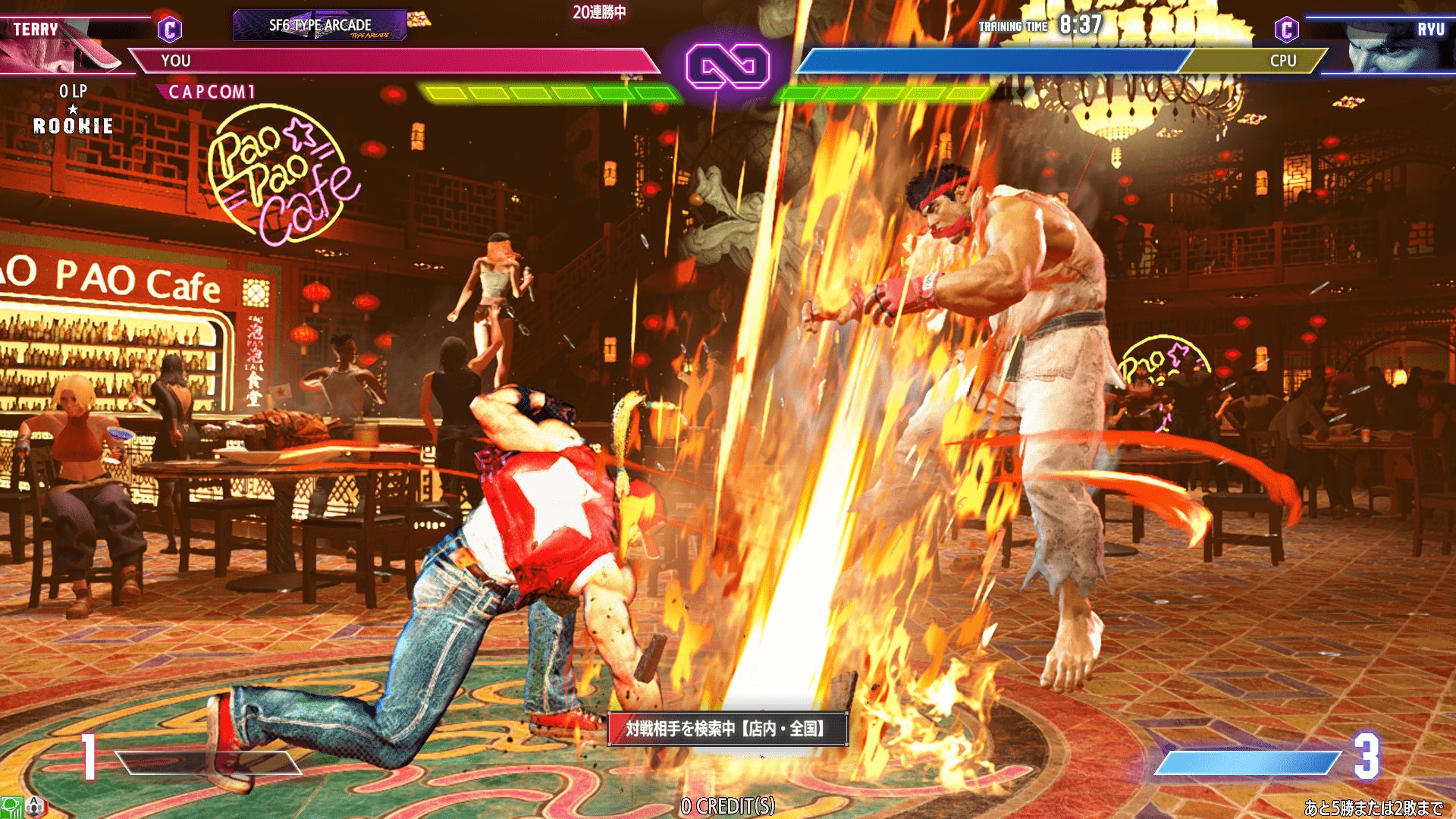Viewport: 1456px width, 819px height.
Task: Open the green network signal icon
Action: click(x=11, y=807)
